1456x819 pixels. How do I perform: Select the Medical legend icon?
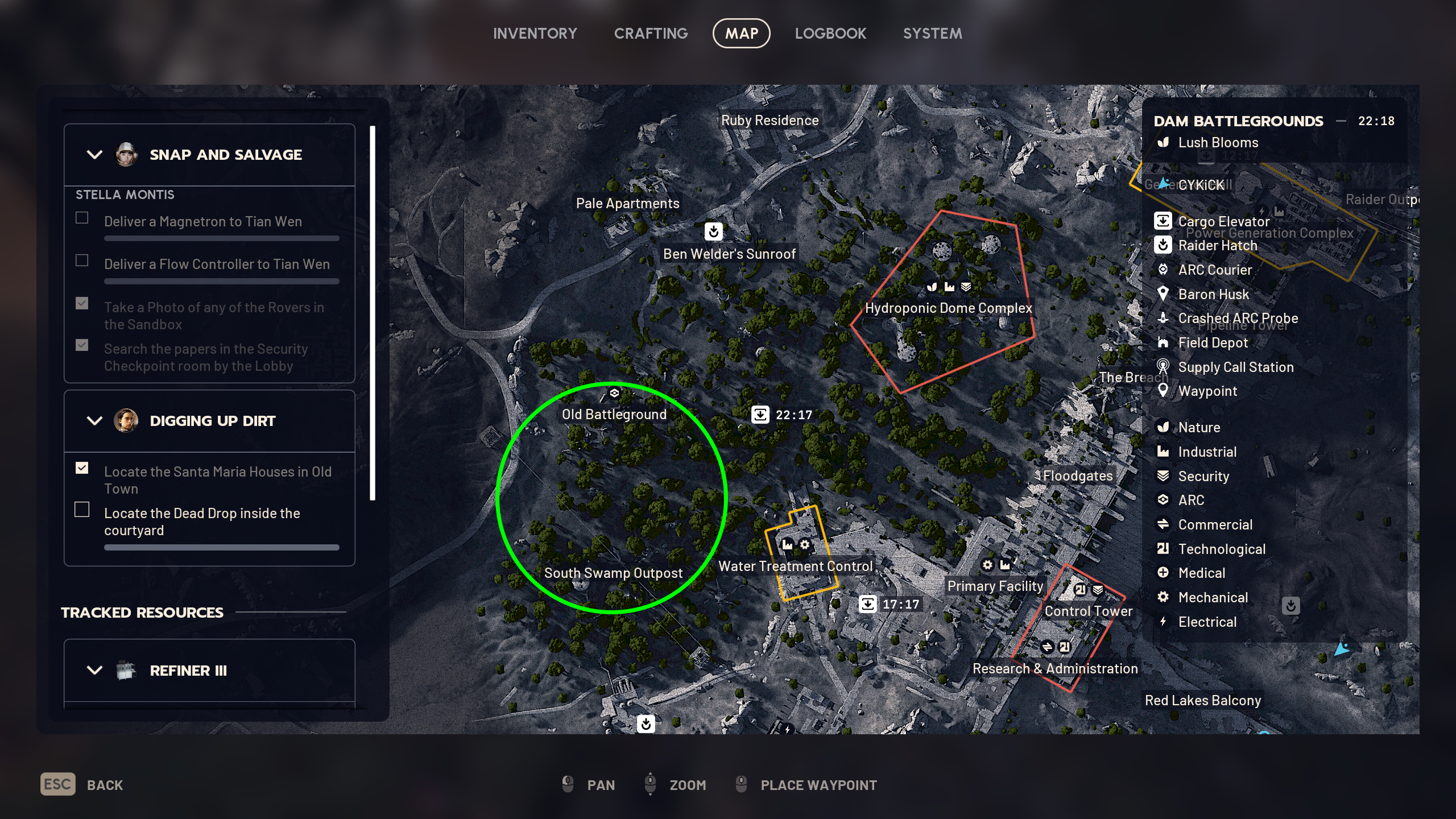pos(1164,573)
